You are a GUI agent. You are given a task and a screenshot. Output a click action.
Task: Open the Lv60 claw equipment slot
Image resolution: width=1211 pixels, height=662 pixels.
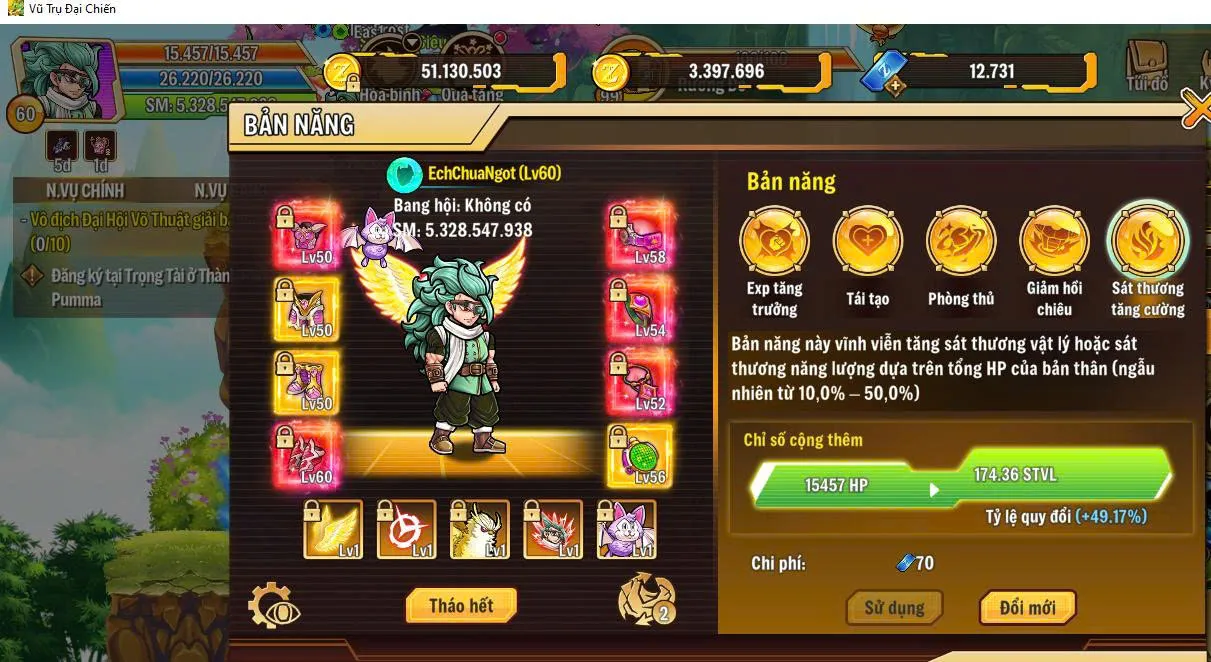point(306,455)
